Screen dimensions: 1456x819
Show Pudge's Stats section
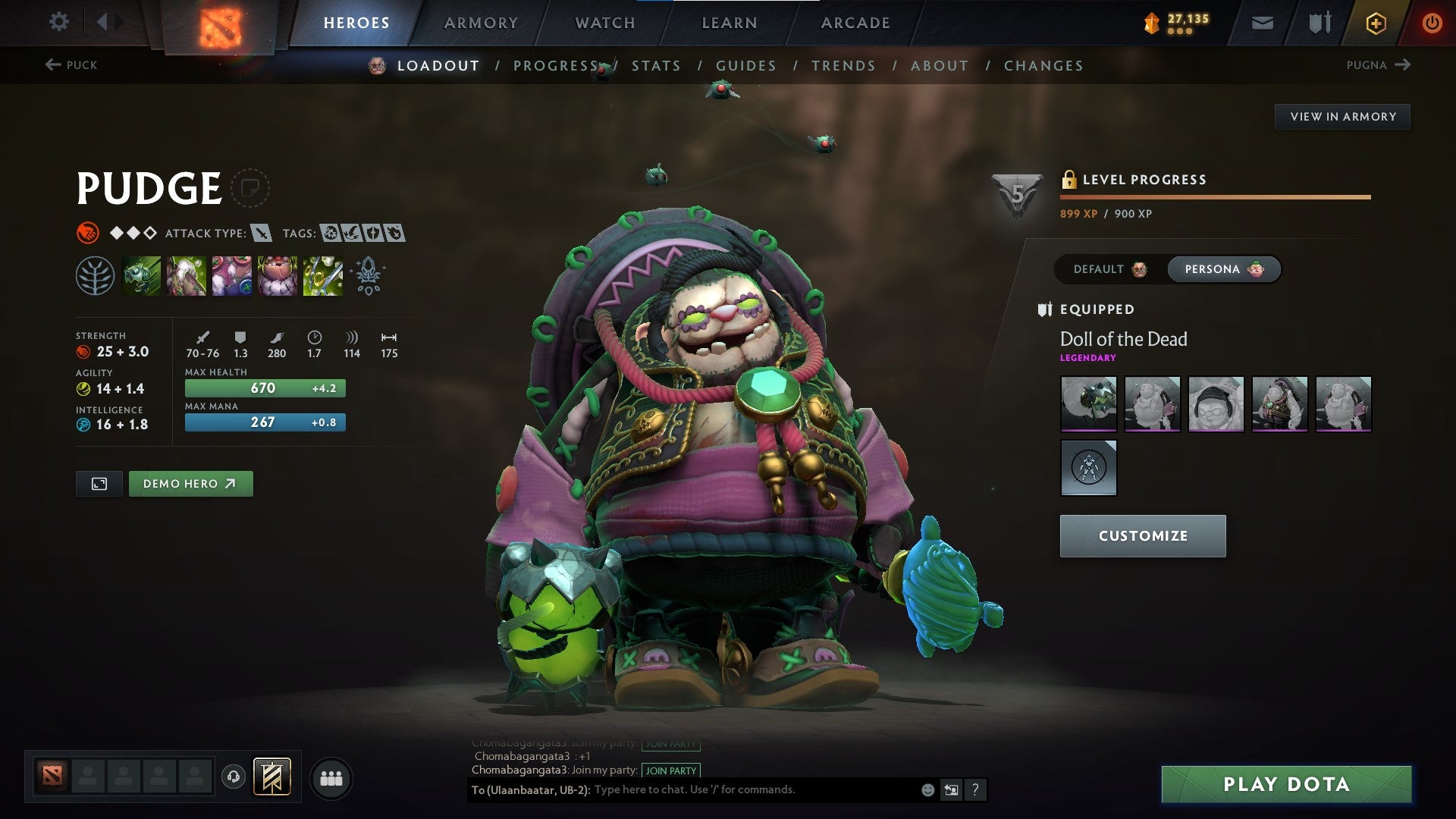656,66
